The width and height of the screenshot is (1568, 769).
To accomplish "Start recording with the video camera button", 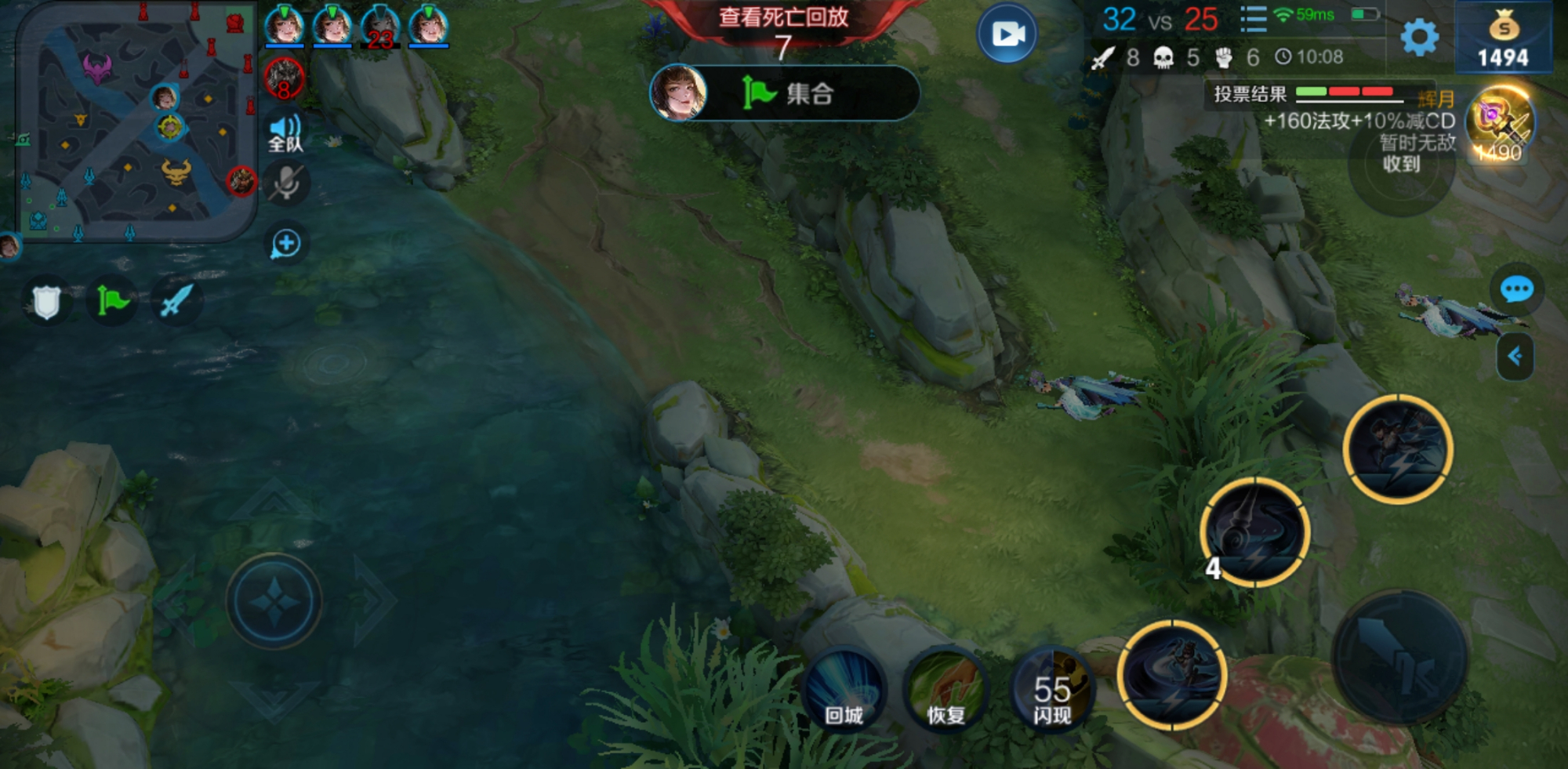I will tap(1007, 34).
